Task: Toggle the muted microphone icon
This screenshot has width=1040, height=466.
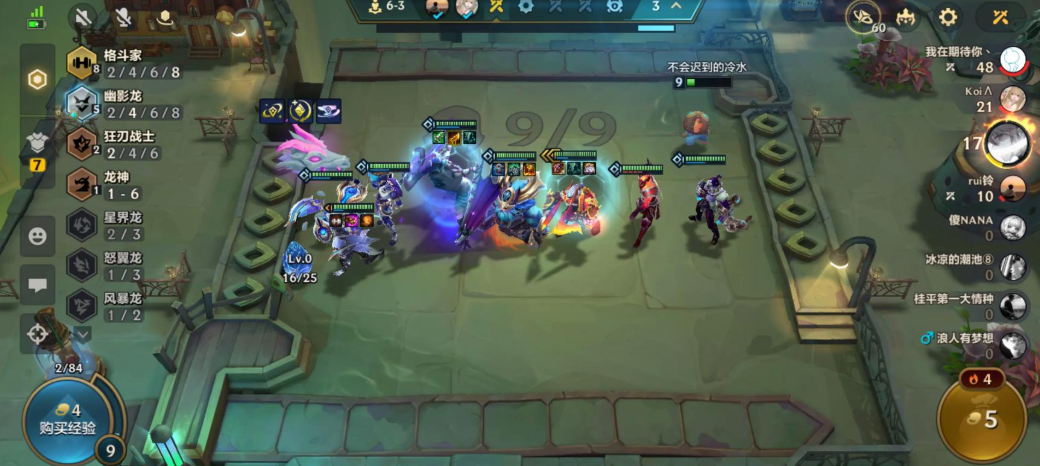Action: 124,17
